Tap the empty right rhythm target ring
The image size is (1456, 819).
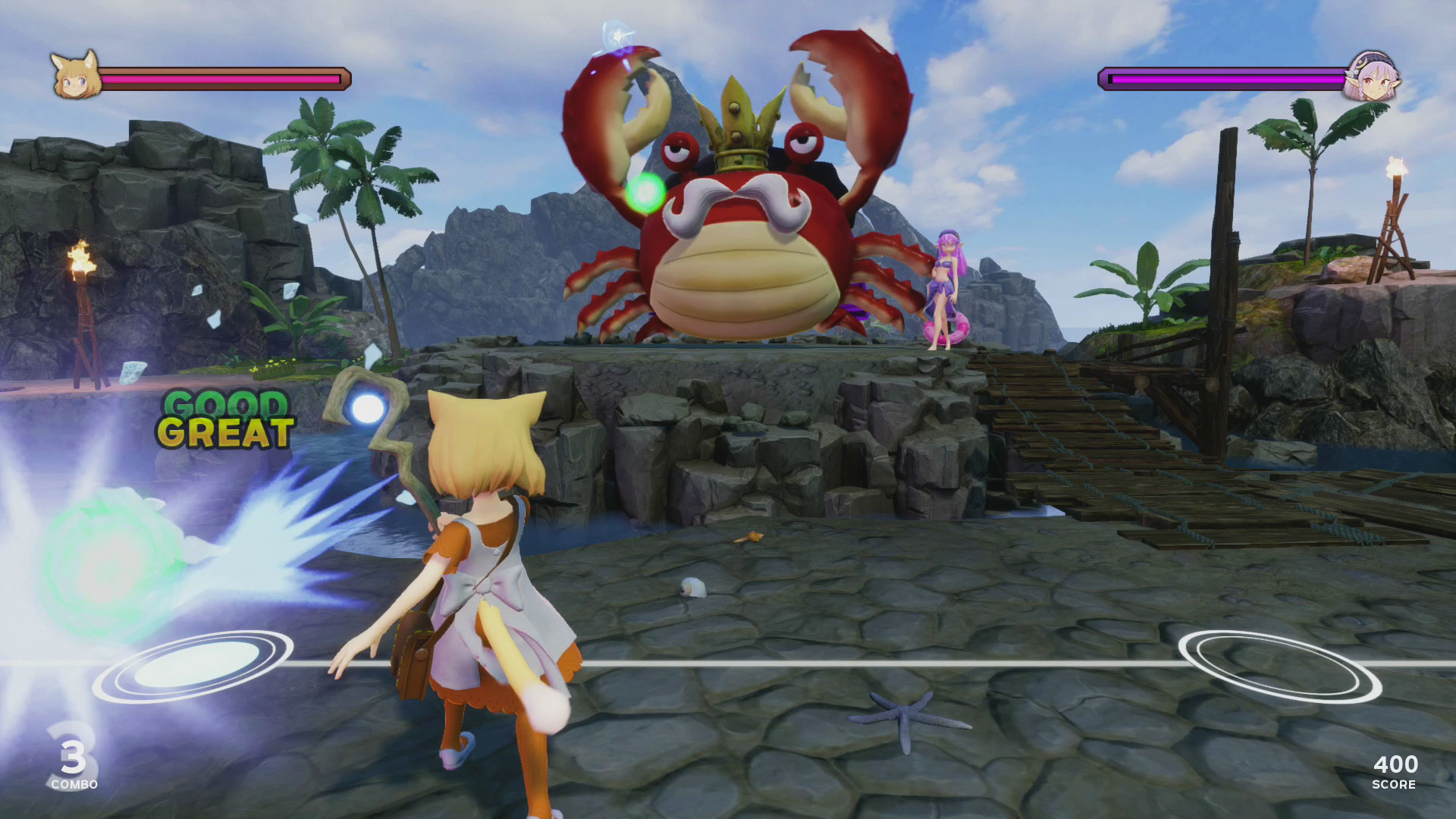coord(1279,666)
